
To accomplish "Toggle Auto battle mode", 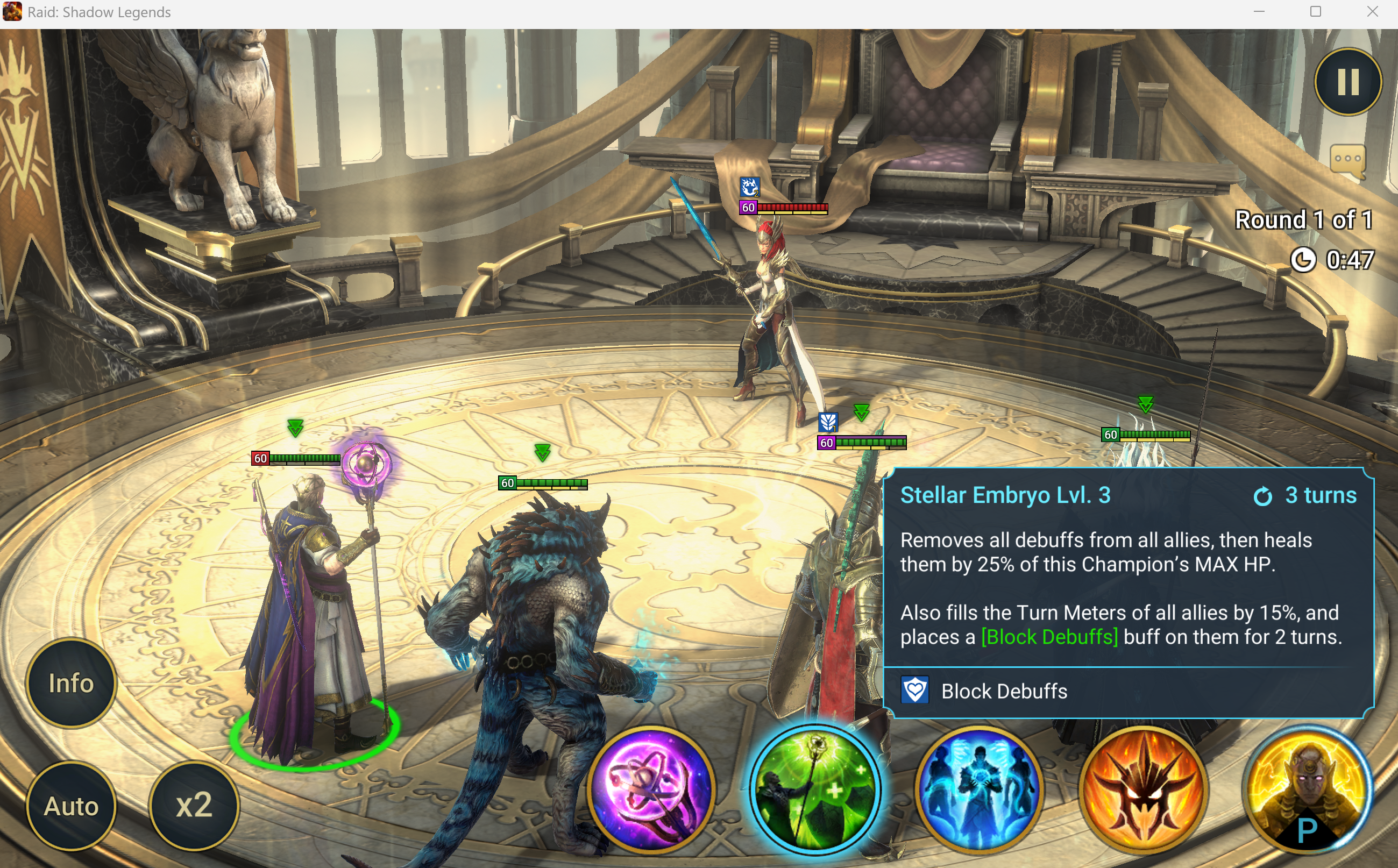I will 71,806.
